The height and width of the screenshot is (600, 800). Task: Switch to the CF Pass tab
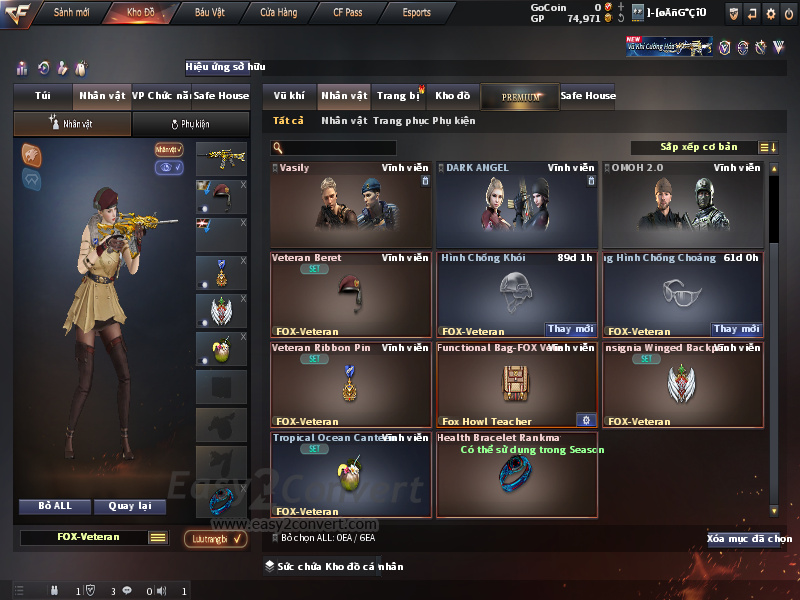pyautogui.click(x=349, y=13)
